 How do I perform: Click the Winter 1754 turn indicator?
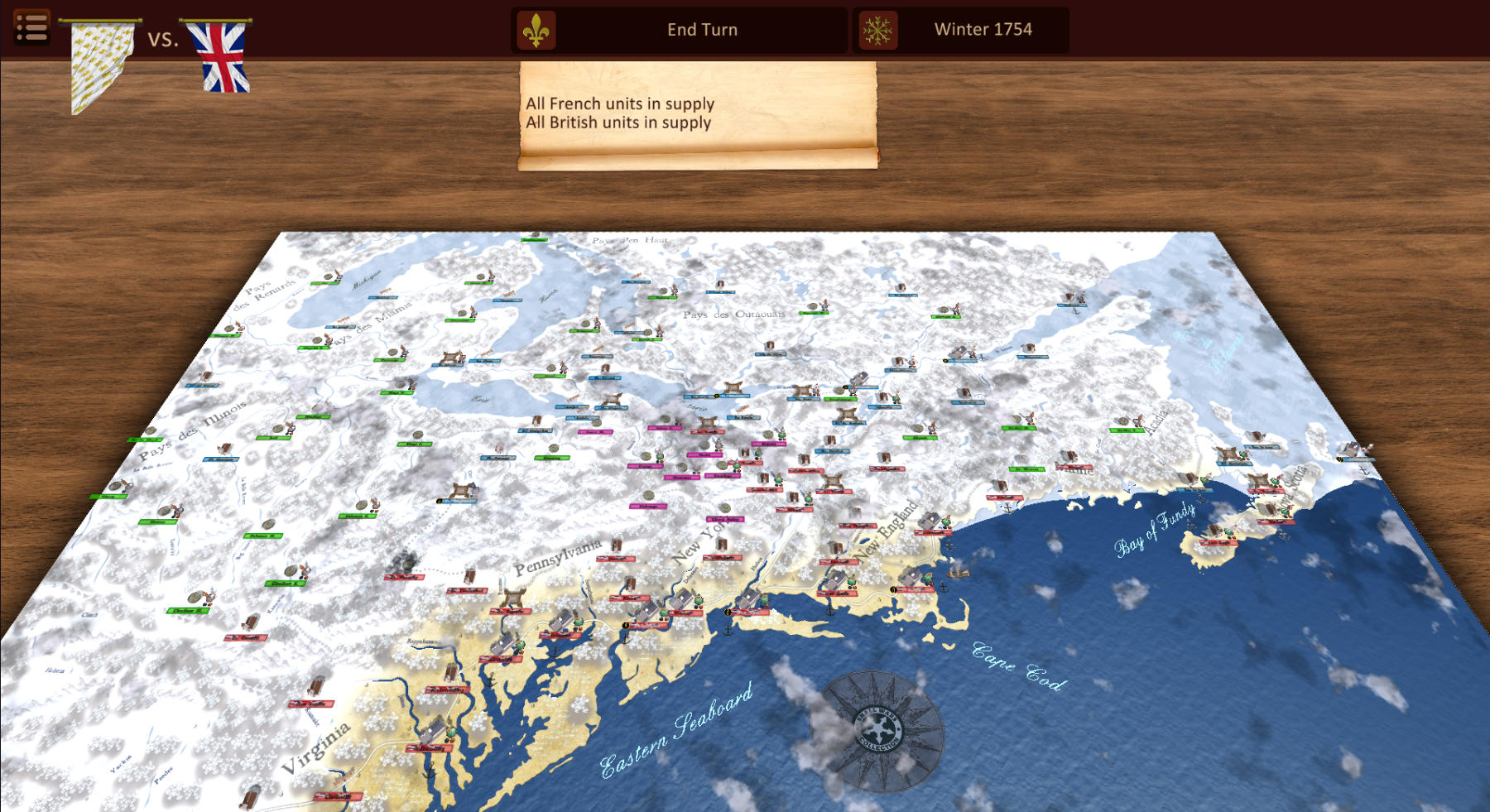(x=982, y=28)
